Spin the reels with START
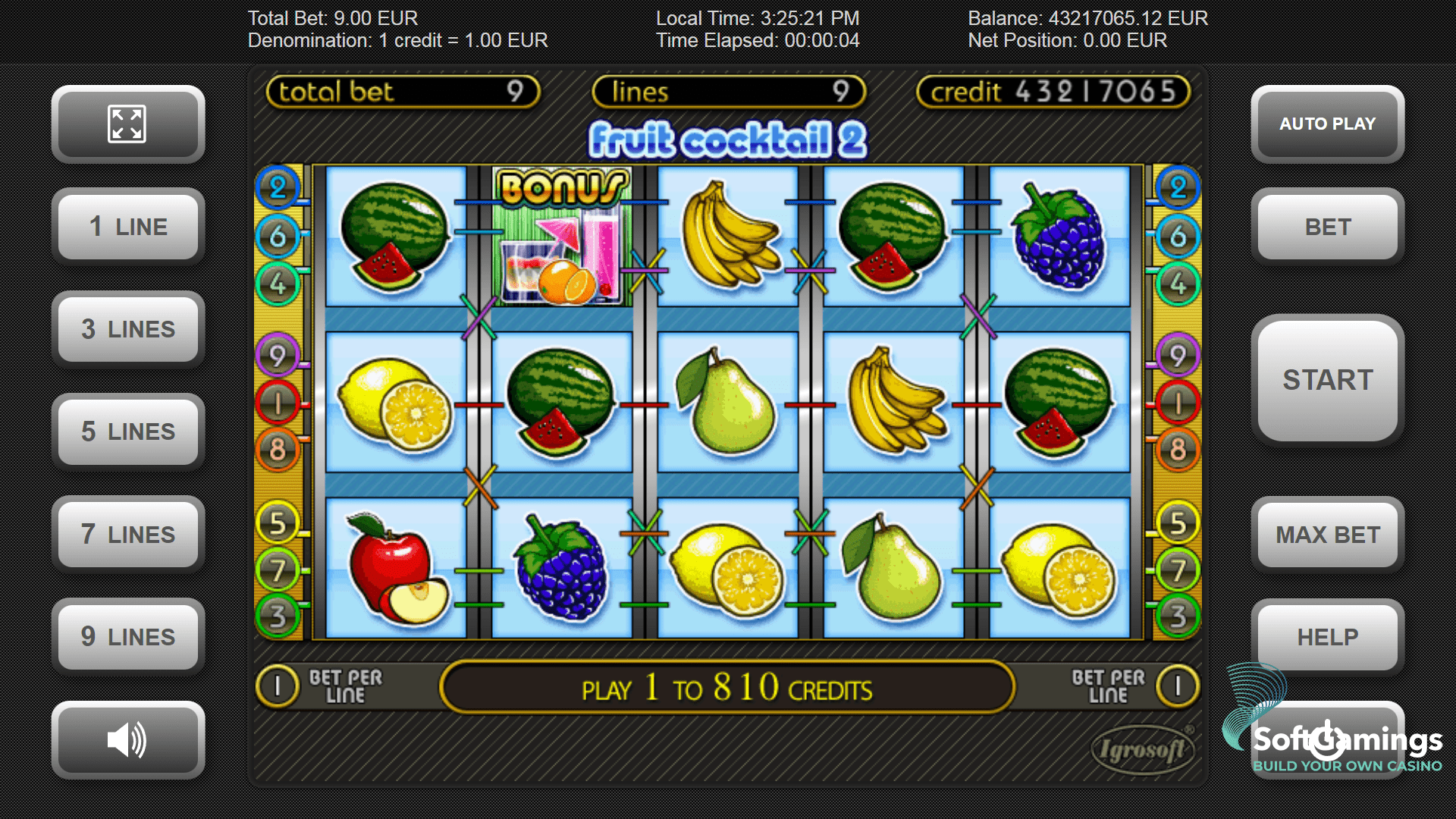The width and height of the screenshot is (1456, 819). pyautogui.click(x=1327, y=380)
